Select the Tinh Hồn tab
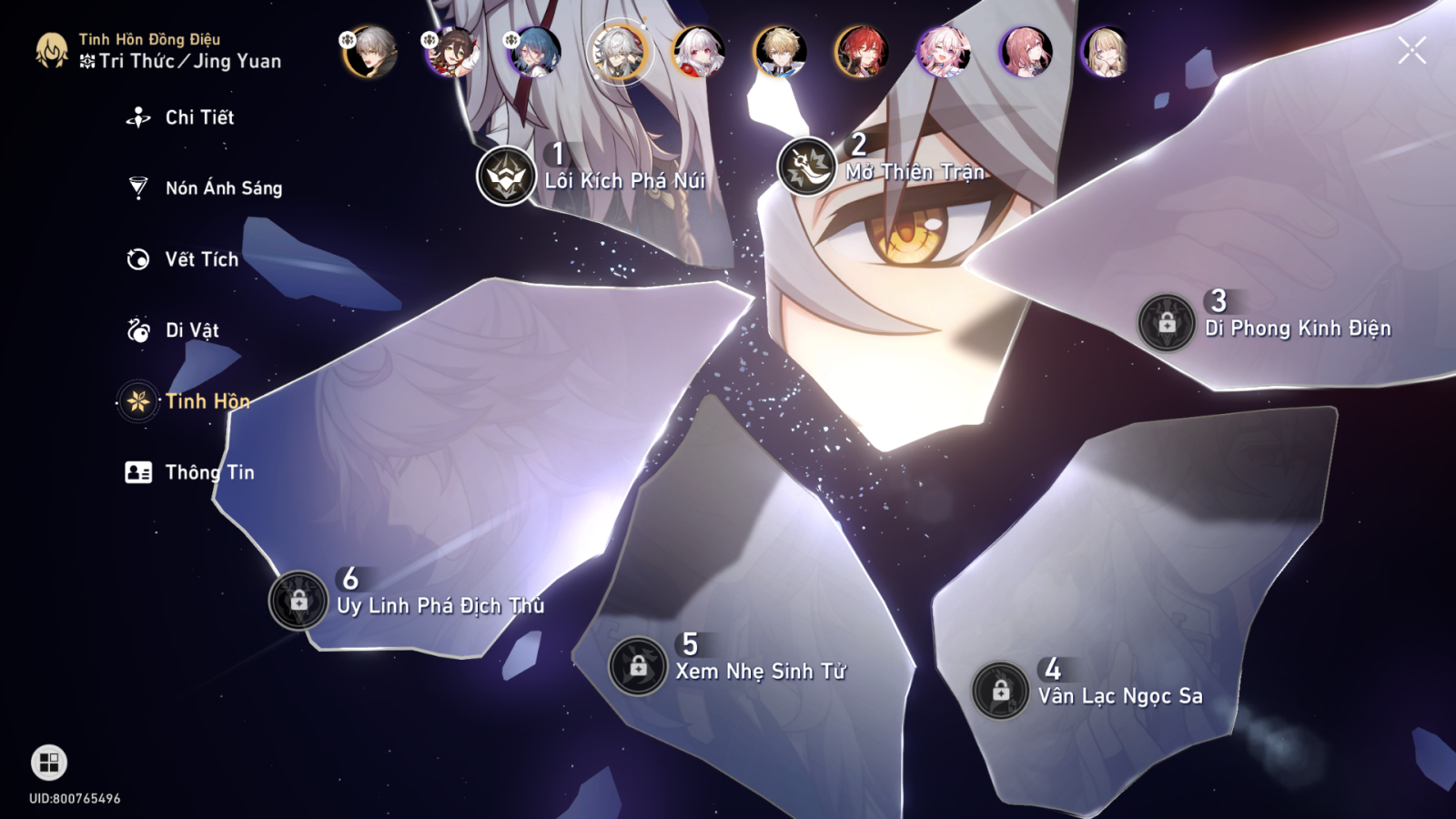1456x819 pixels. tap(206, 401)
